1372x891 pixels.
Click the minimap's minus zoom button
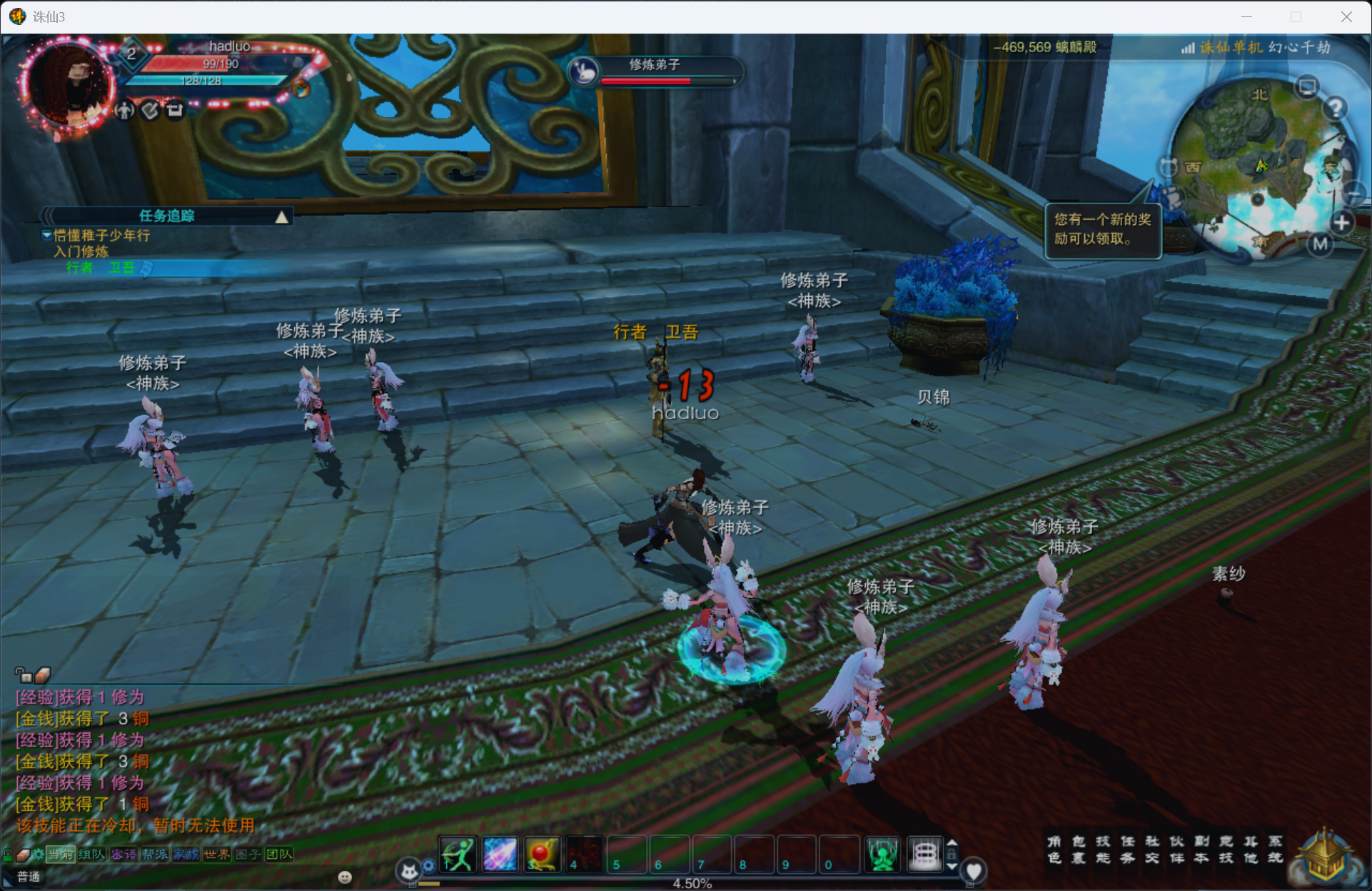(1353, 193)
